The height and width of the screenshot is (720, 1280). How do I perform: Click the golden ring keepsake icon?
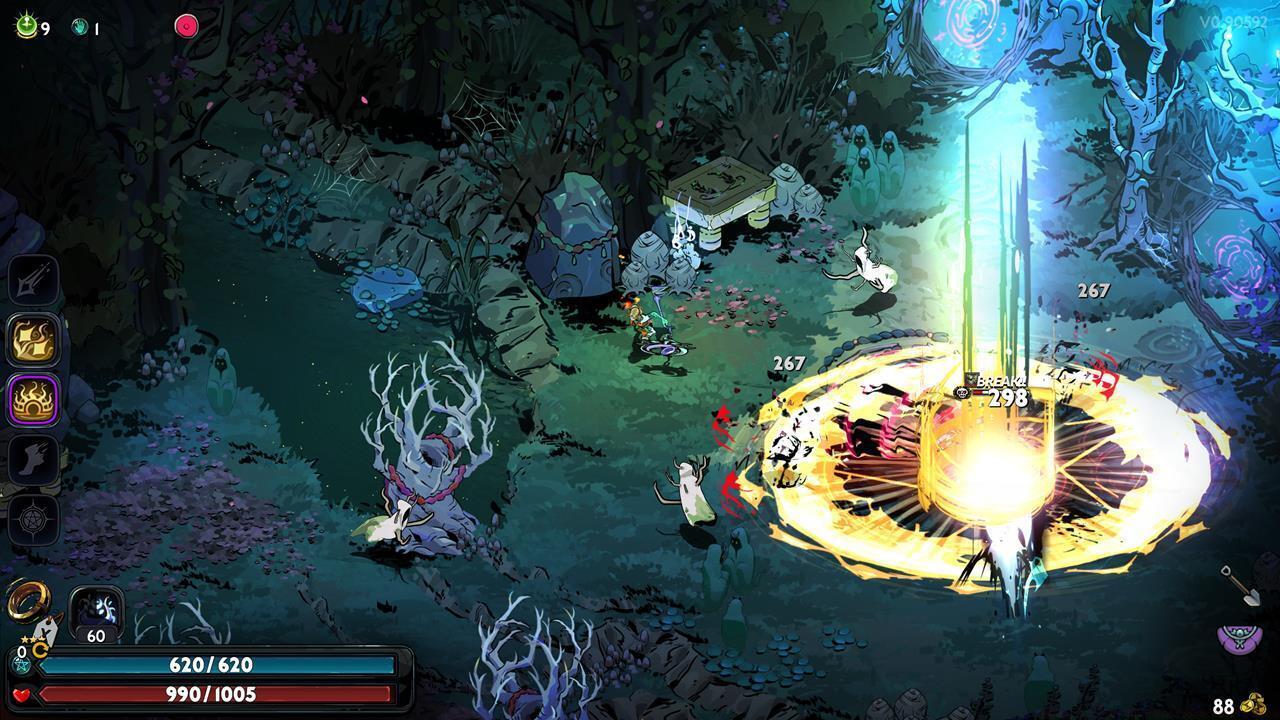[x=22, y=602]
